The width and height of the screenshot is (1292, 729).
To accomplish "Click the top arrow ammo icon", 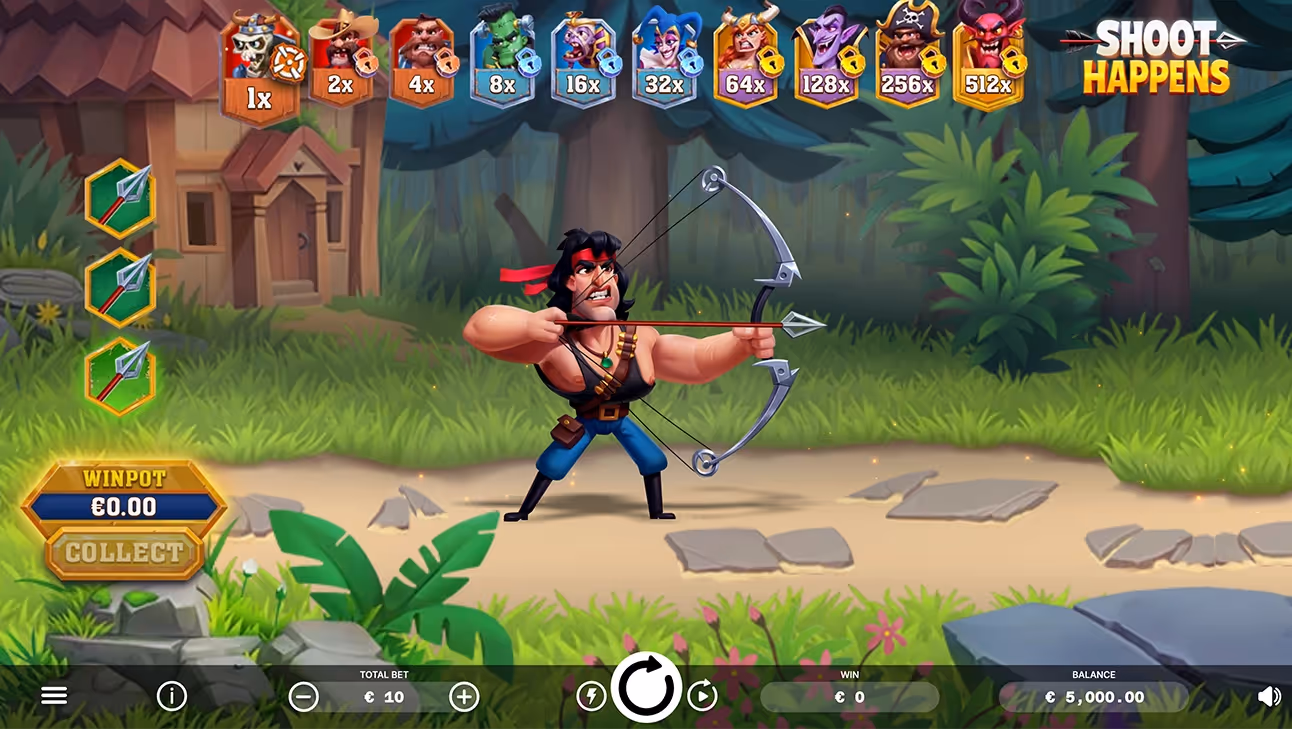I will (120, 200).
